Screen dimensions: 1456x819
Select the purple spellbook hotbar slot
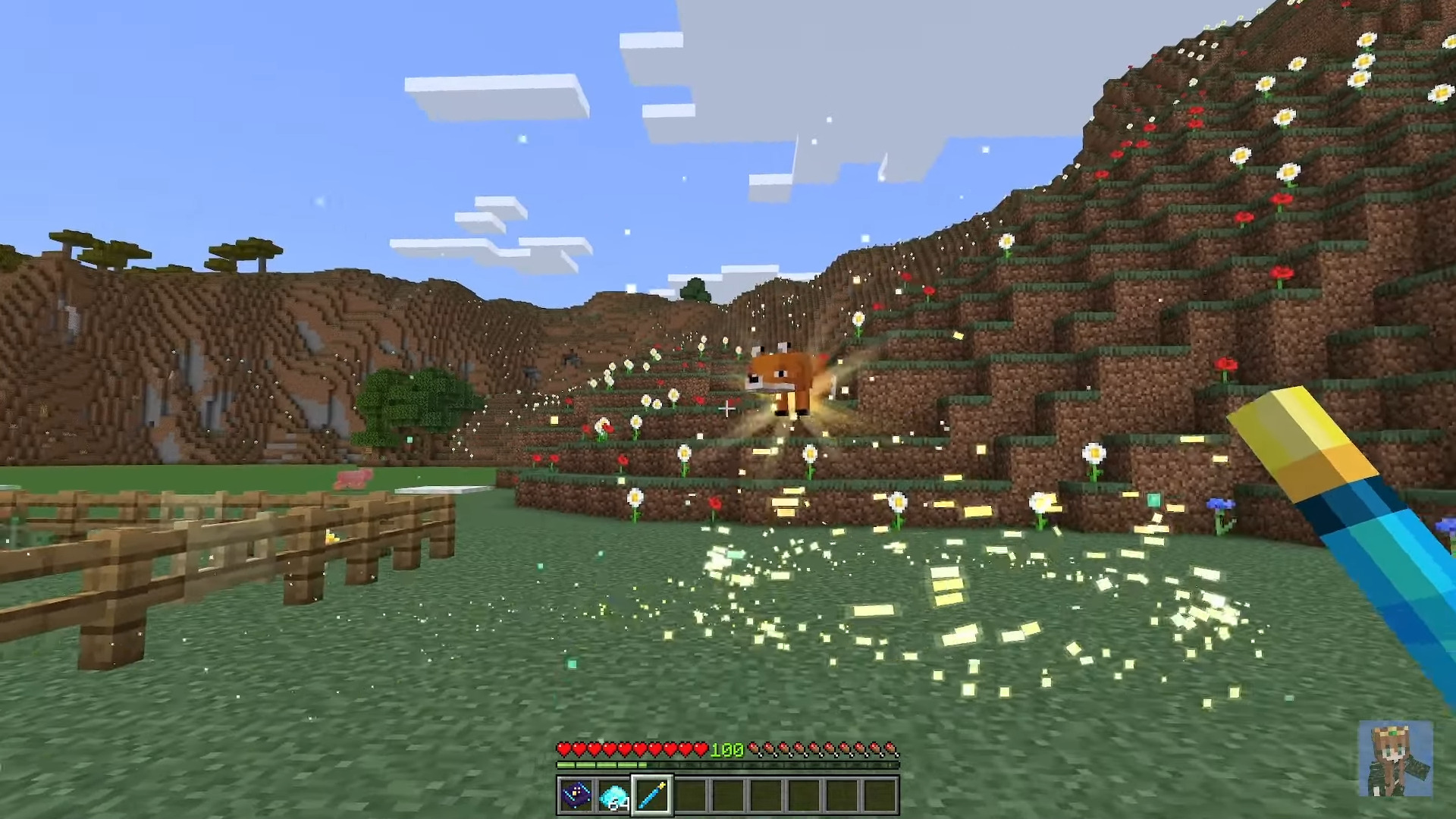tap(576, 795)
